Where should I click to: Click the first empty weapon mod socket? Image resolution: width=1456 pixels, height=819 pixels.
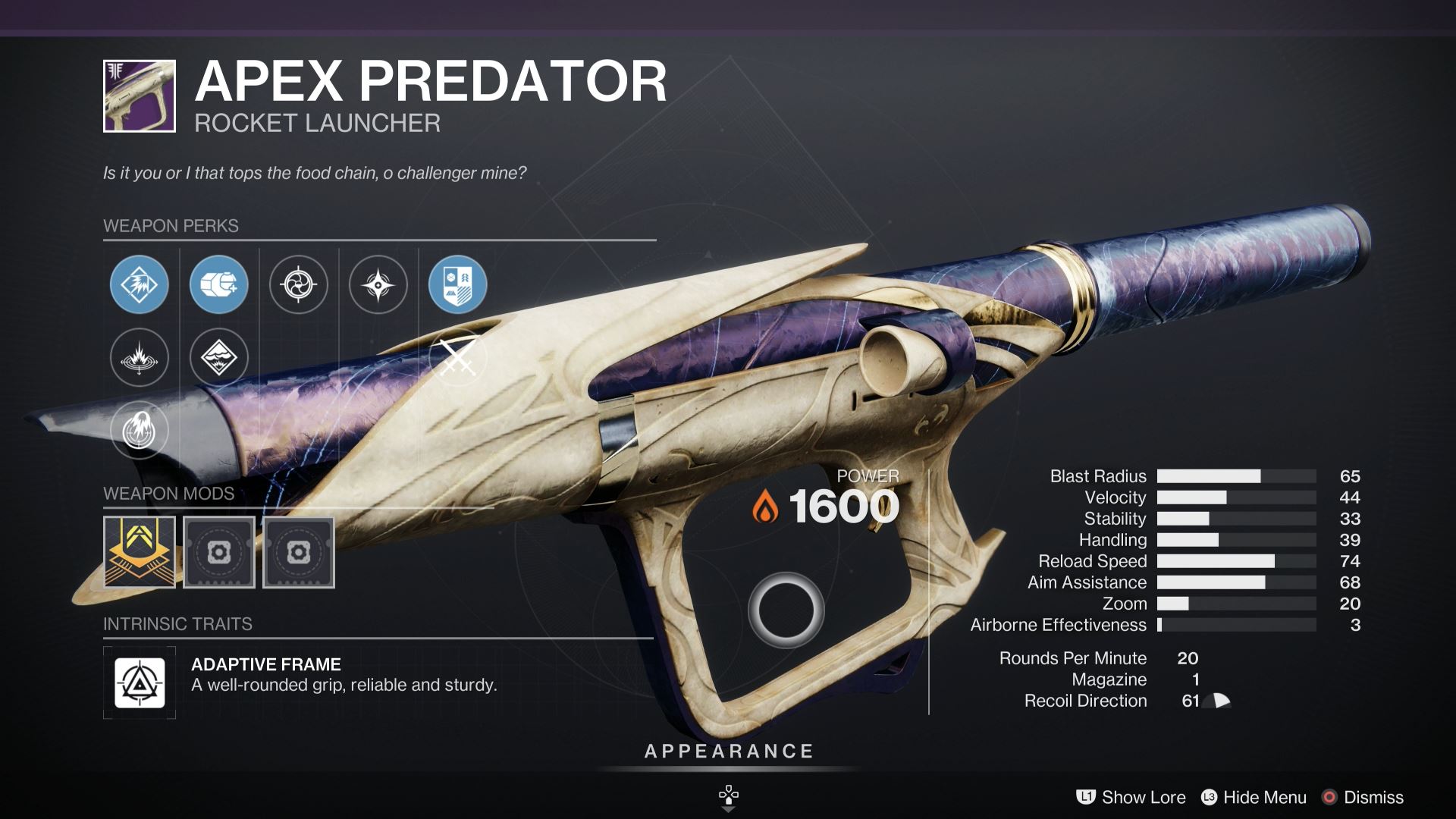(219, 552)
